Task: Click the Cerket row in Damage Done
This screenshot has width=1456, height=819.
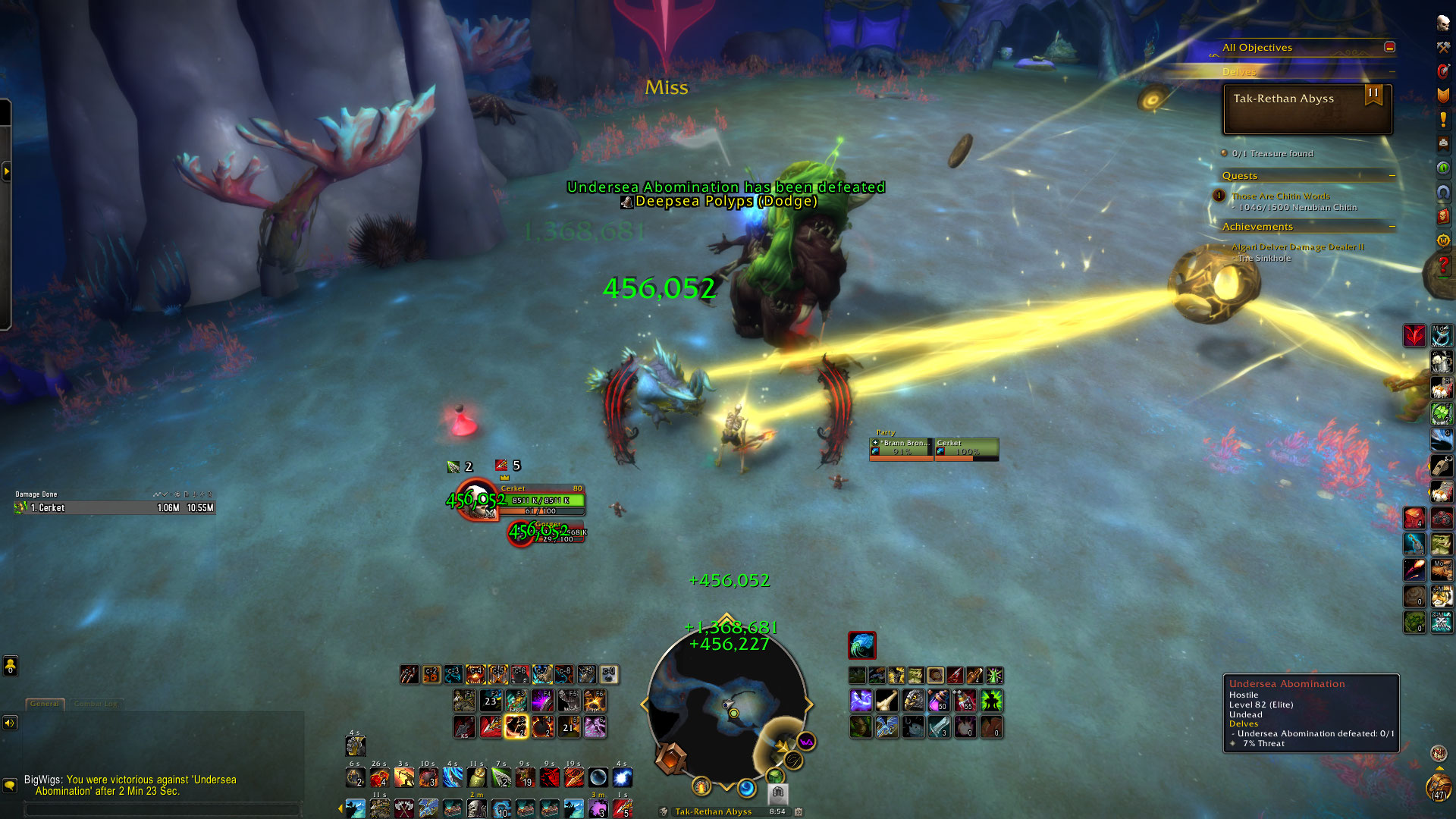Action: click(x=115, y=507)
